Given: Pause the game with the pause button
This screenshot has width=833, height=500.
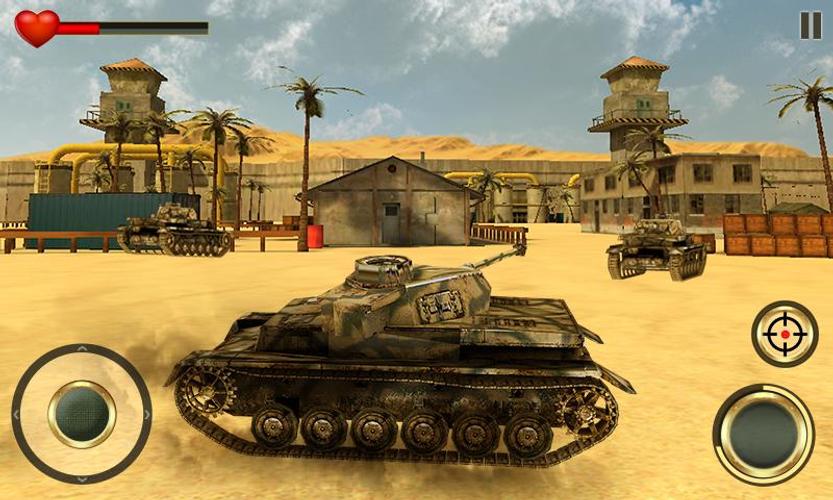Looking at the screenshot, I should 810,26.
